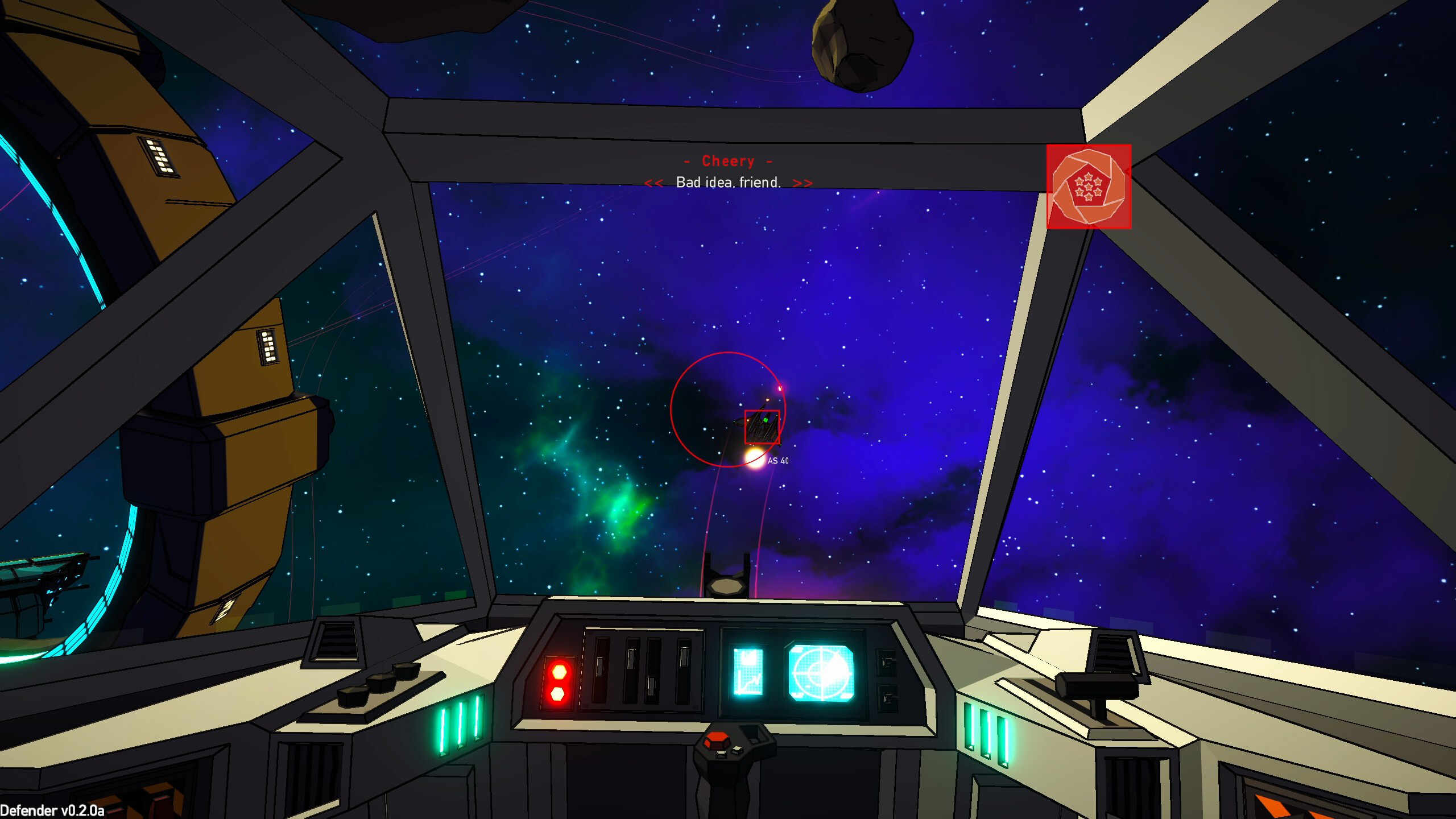Screen dimensions: 1456x819
Task: Open the 'Bad idea, friend.' message text
Action: coord(728,183)
